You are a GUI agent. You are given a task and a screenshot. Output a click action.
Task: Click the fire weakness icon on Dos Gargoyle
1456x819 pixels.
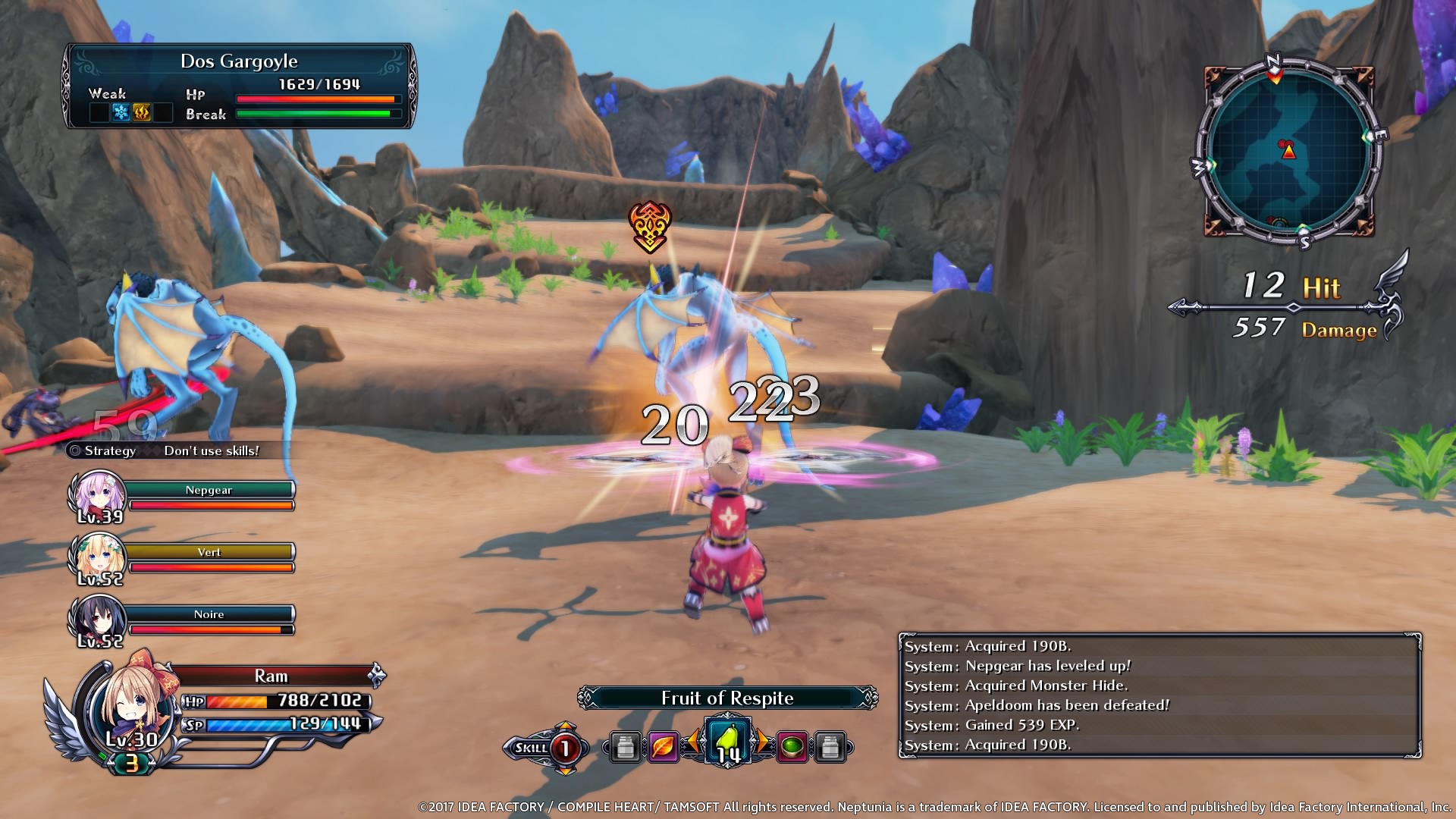point(142,113)
